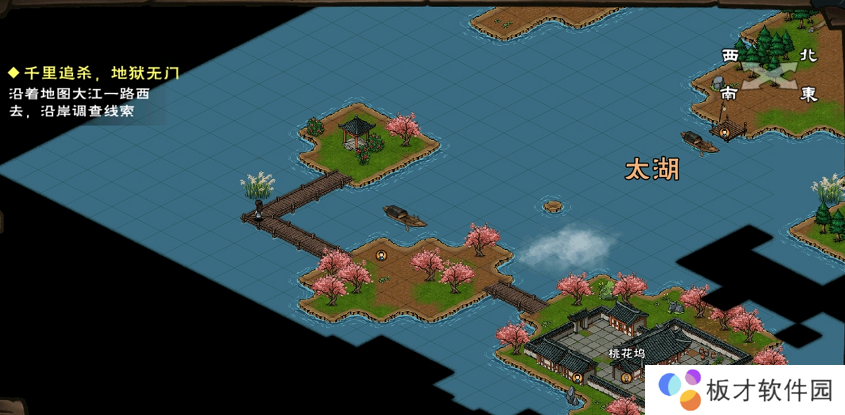Choose the 桃花坞 location label

pos(627,353)
